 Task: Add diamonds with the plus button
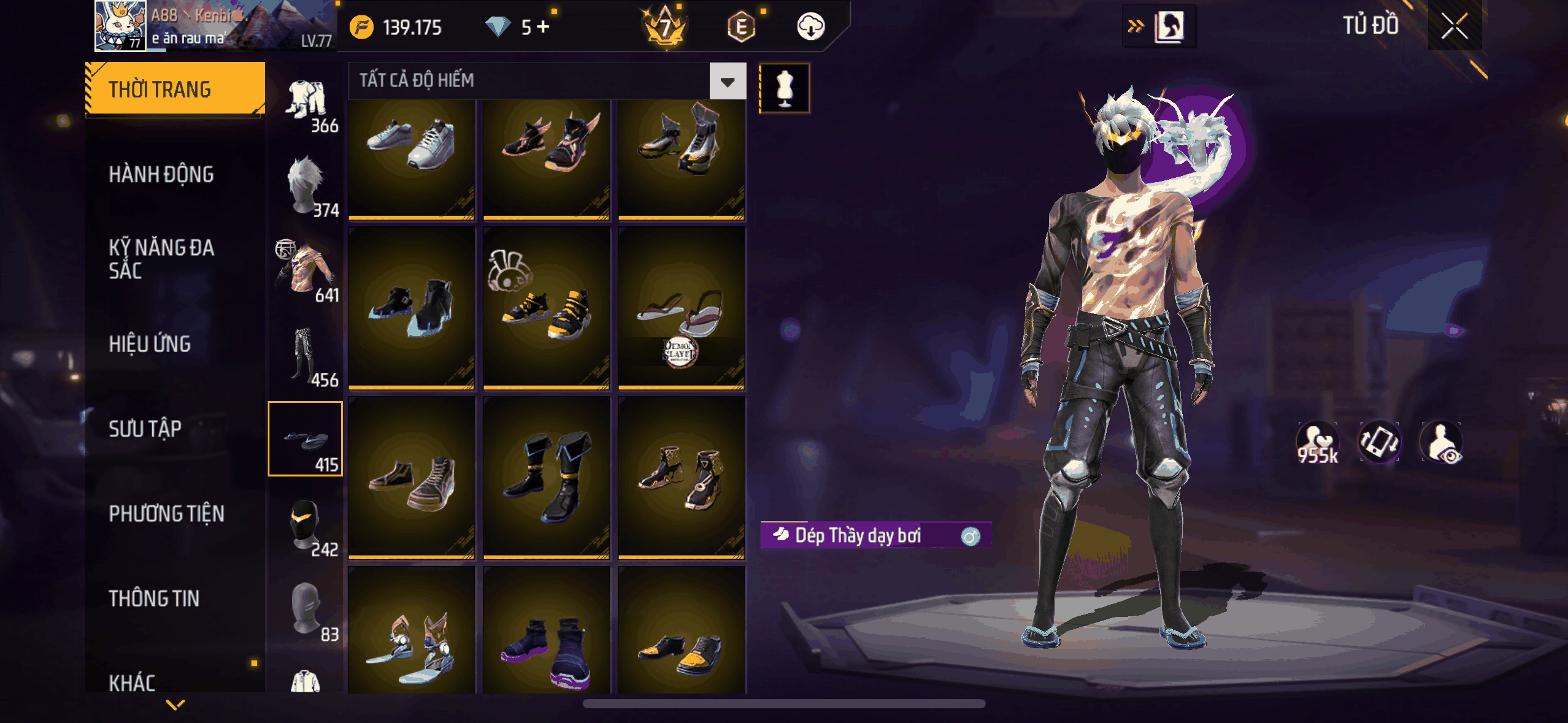coord(544,27)
